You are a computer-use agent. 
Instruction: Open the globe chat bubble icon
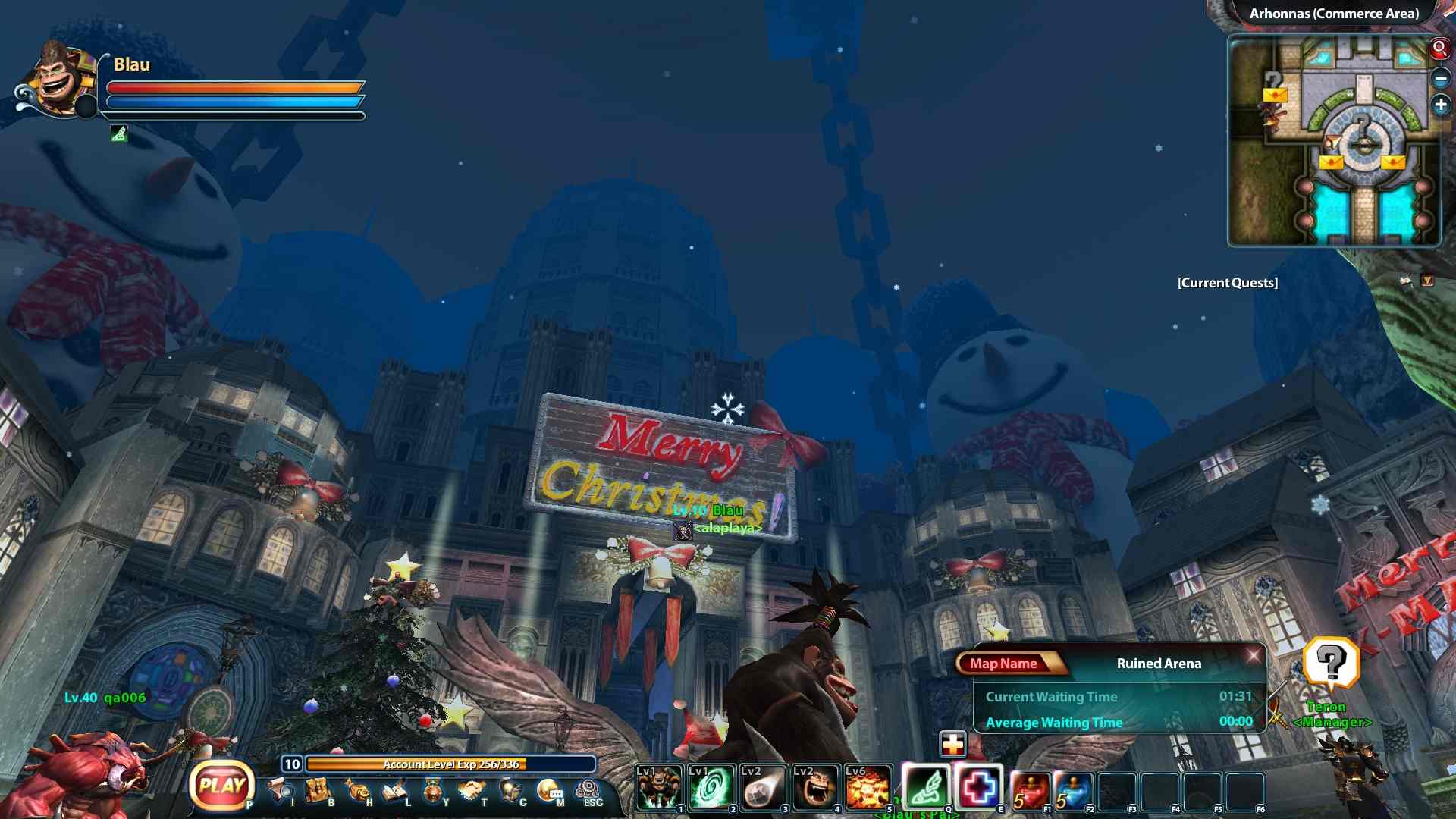pos(549,791)
